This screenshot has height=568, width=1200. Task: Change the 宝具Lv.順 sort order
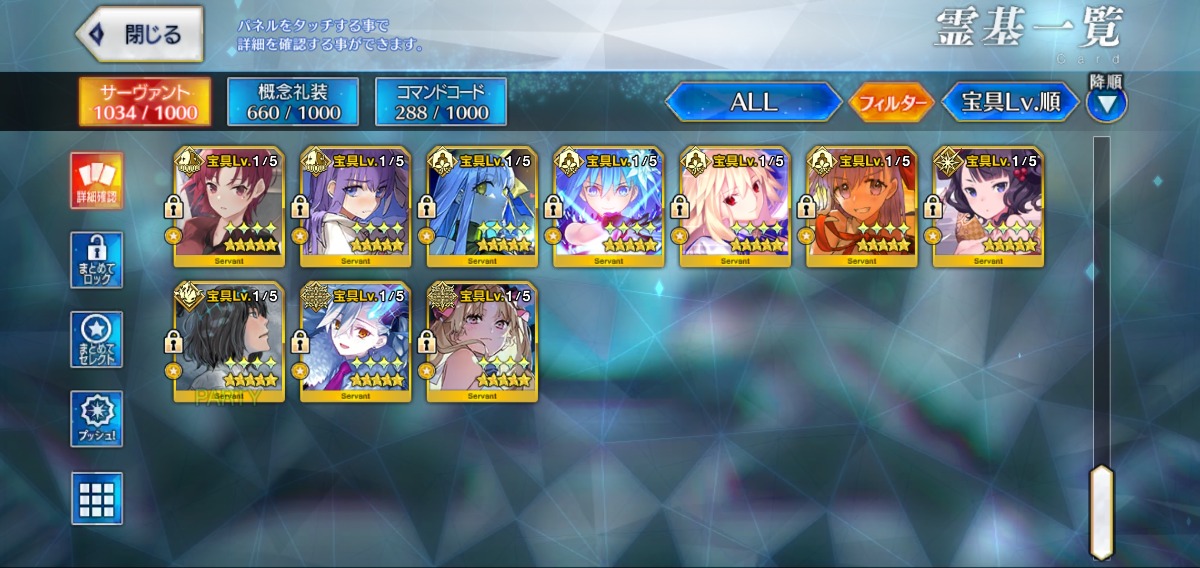(x=1011, y=102)
